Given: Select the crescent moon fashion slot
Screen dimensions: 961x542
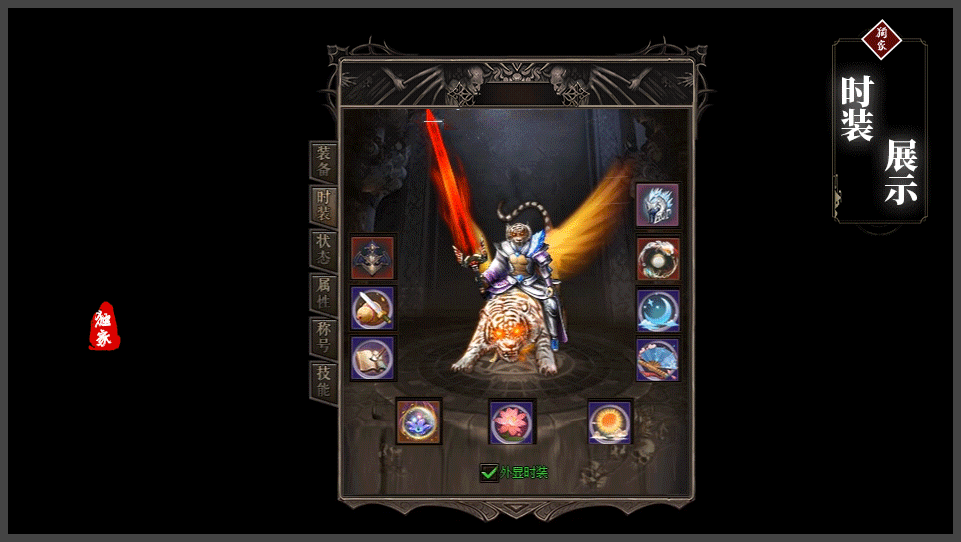Looking at the screenshot, I should 658,310.
